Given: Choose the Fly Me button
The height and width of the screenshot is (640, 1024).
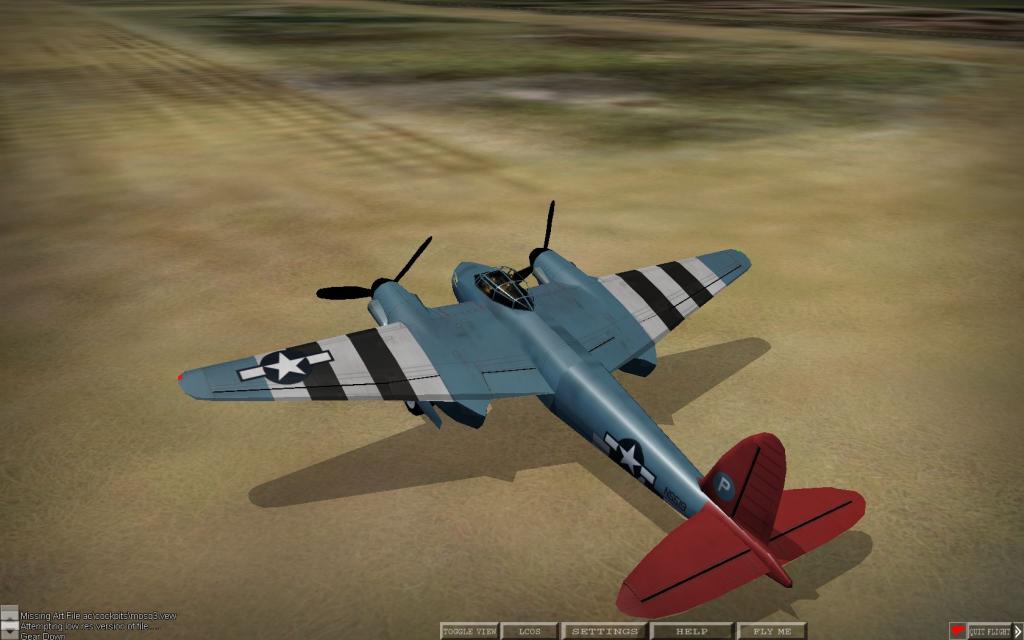Looking at the screenshot, I should pos(772,631).
